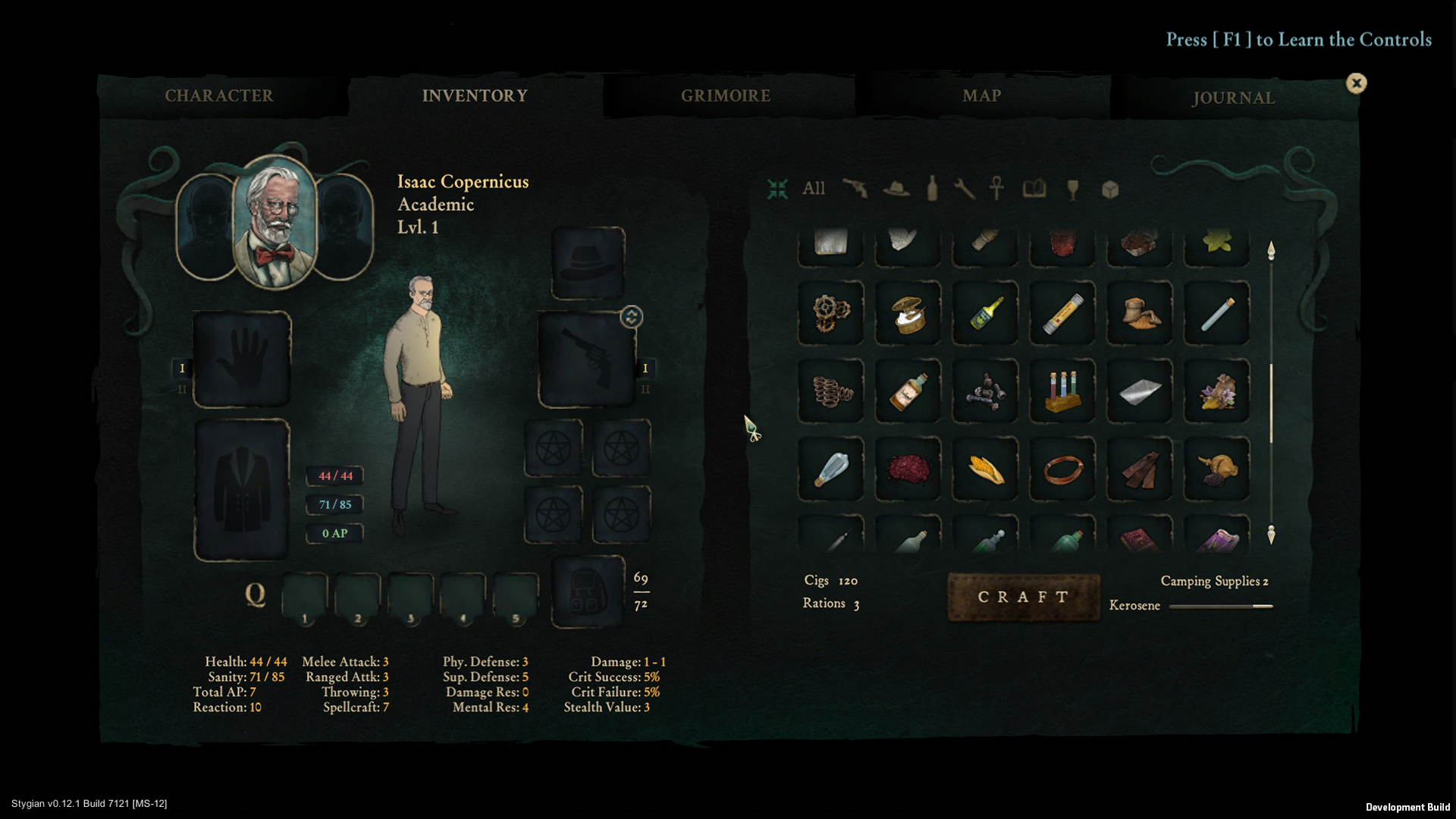Switch to the Character tab
The image size is (1456, 819).
tap(219, 96)
